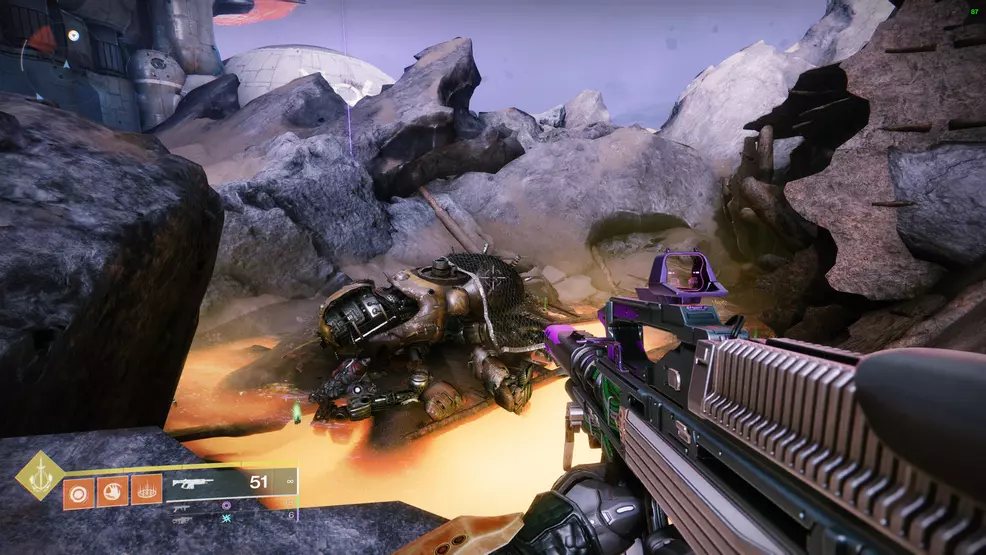This screenshot has height=555, width=986.
Task: Select the orange grenade ability icon
Action: [x=77, y=491]
